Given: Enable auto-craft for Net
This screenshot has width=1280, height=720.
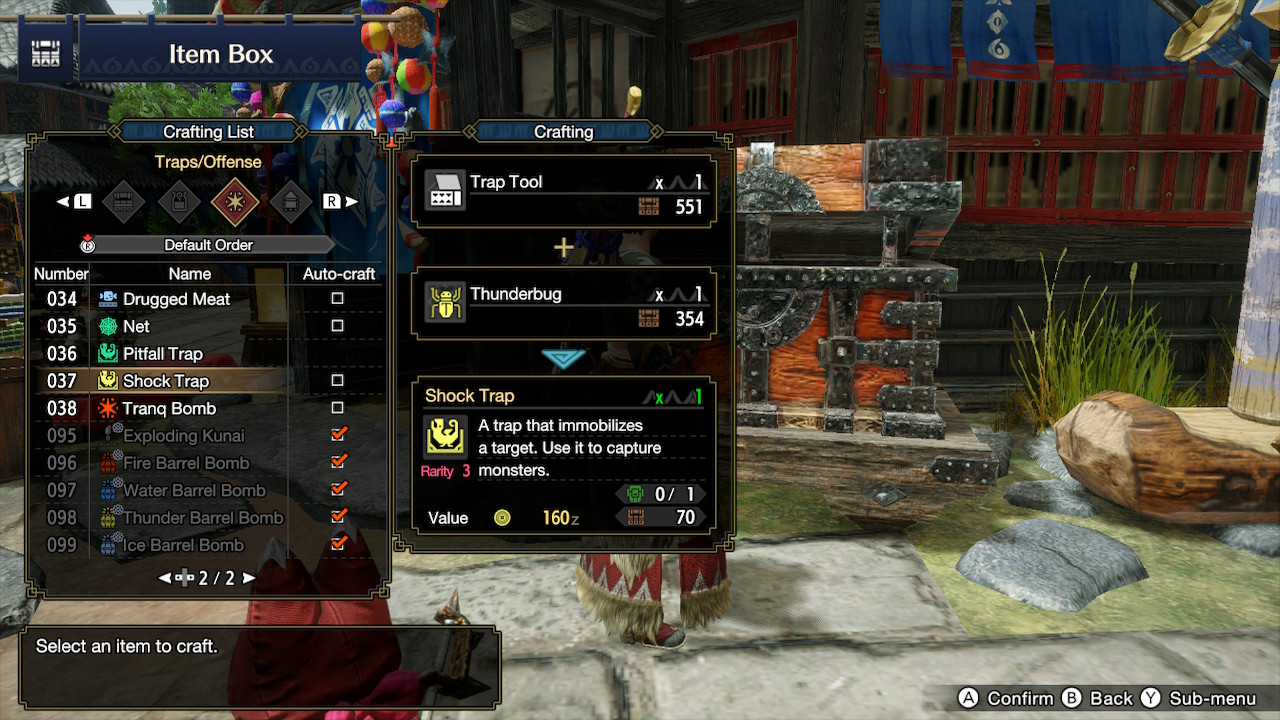Looking at the screenshot, I should (338, 326).
